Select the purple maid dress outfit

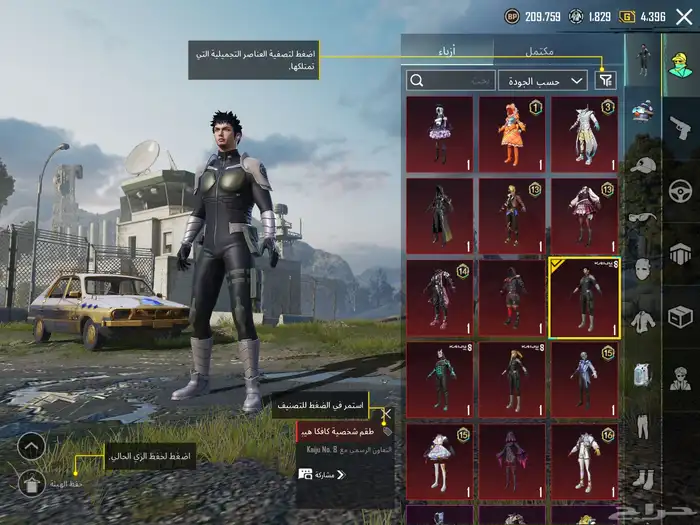(440, 135)
